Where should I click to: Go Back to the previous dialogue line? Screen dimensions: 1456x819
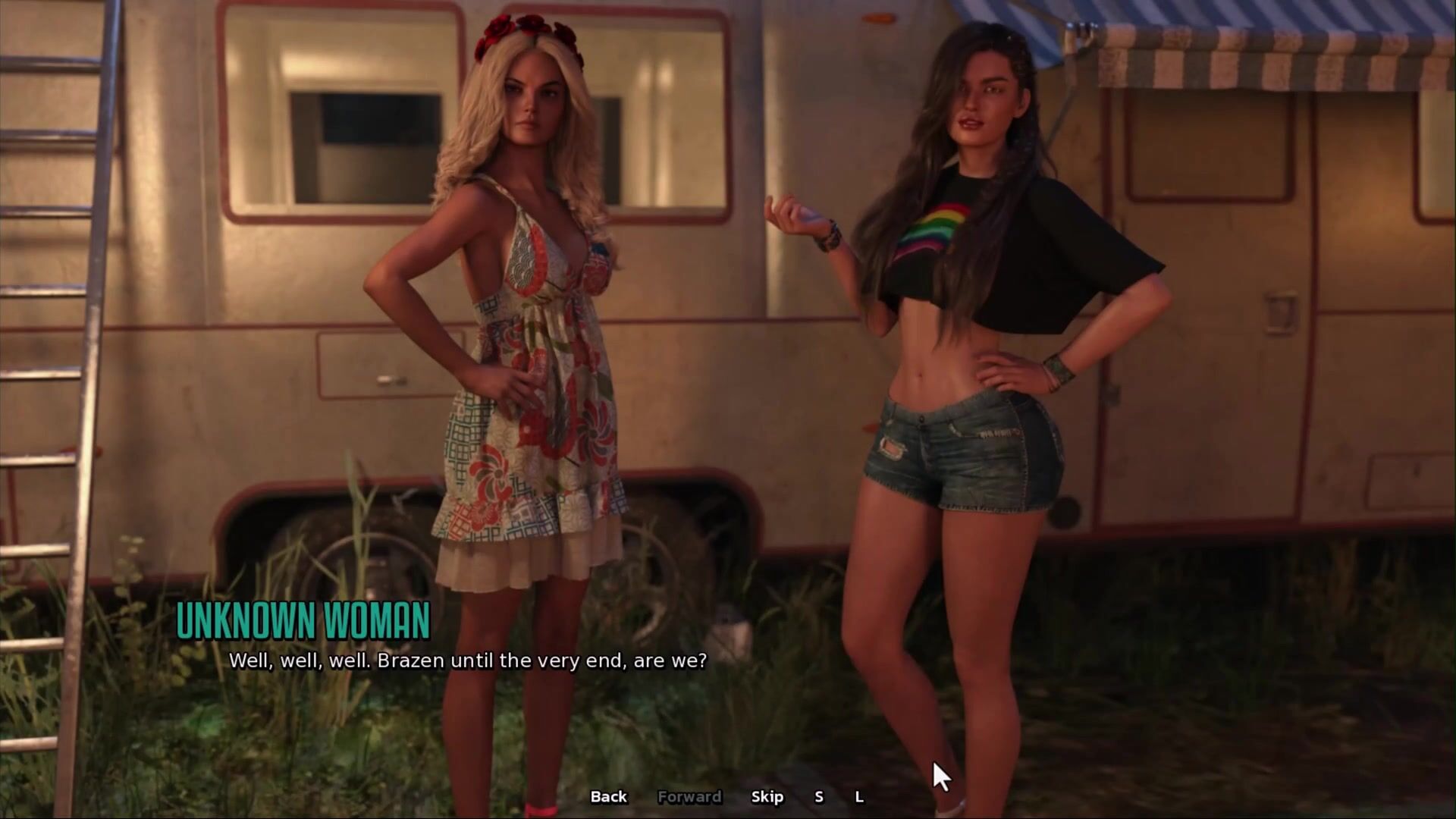pos(608,796)
